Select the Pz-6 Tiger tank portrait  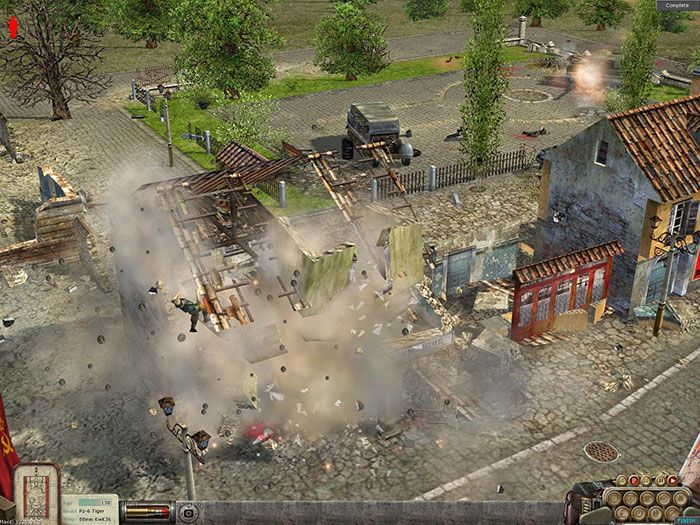tap(39, 493)
